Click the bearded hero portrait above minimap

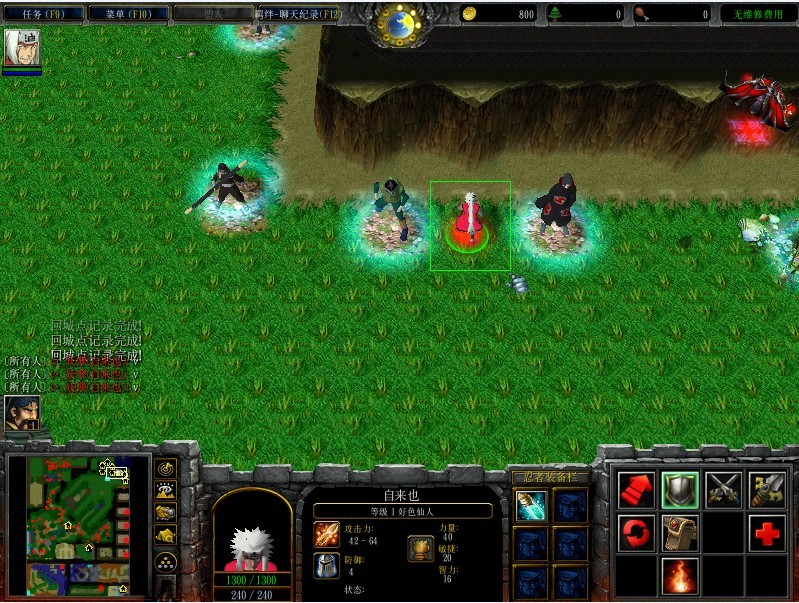coord(18,412)
